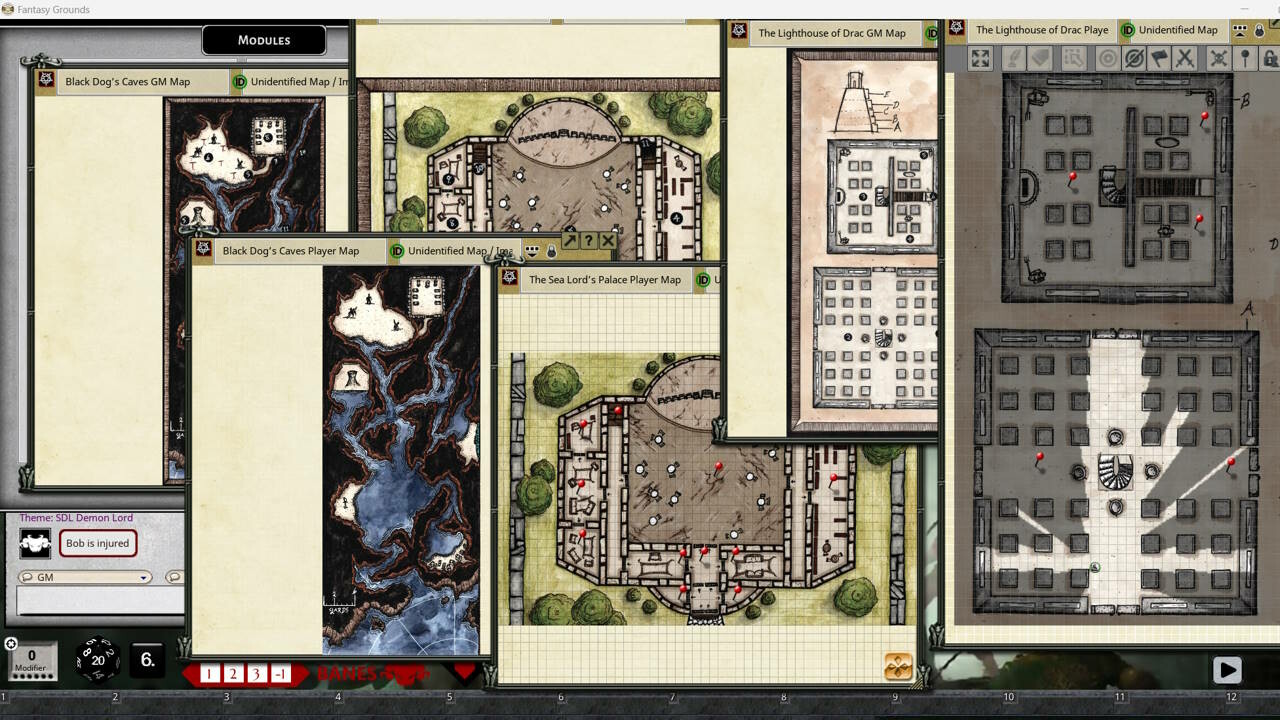Place a map pin using the pushpin icon

point(1244,59)
